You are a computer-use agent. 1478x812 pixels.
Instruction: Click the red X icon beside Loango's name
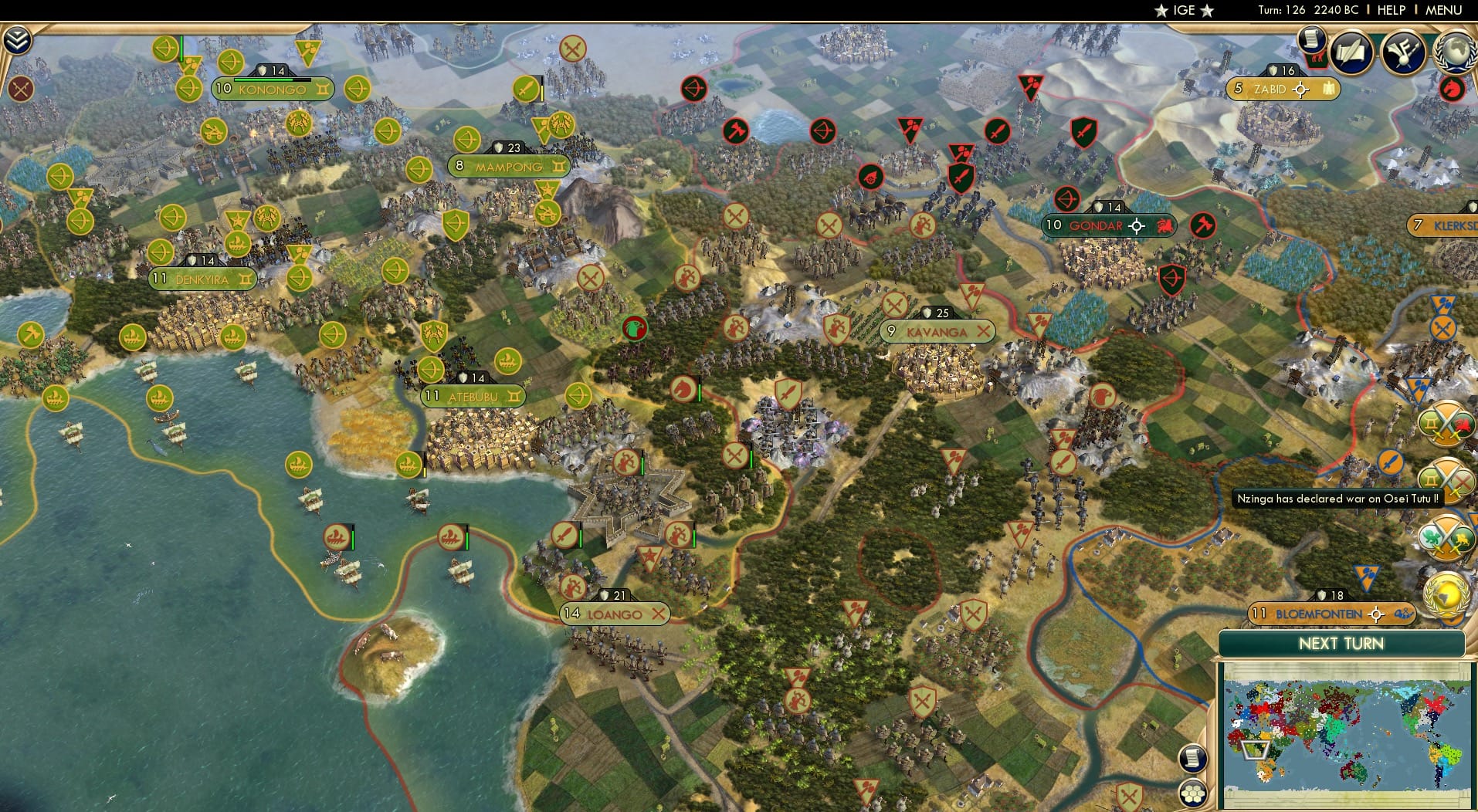(658, 614)
